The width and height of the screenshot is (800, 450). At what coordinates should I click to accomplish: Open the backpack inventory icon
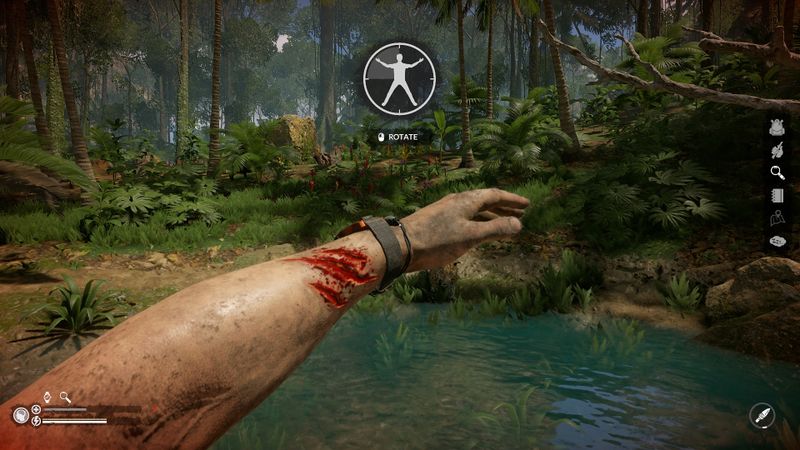[x=777, y=127]
